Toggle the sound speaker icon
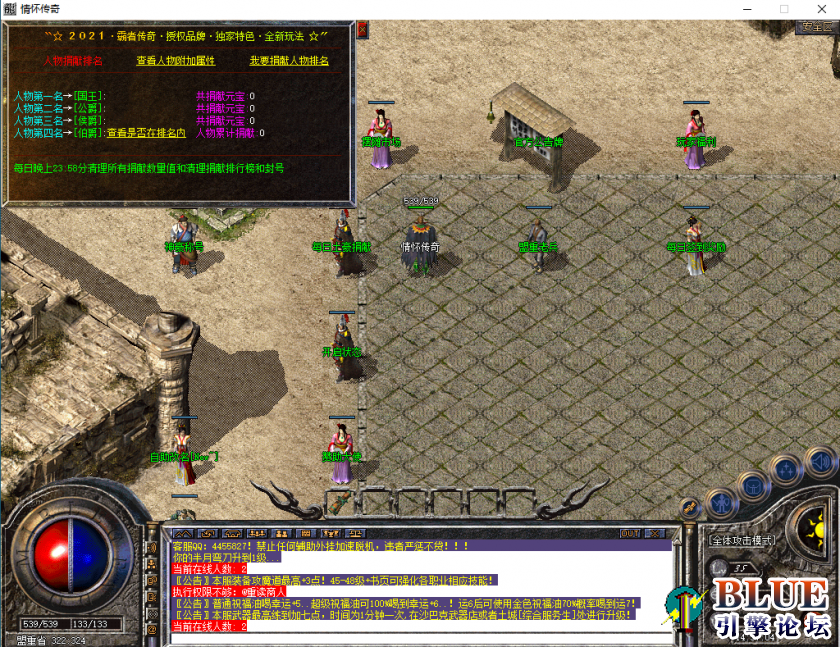Viewport: 840px width, 647px height. point(819,461)
